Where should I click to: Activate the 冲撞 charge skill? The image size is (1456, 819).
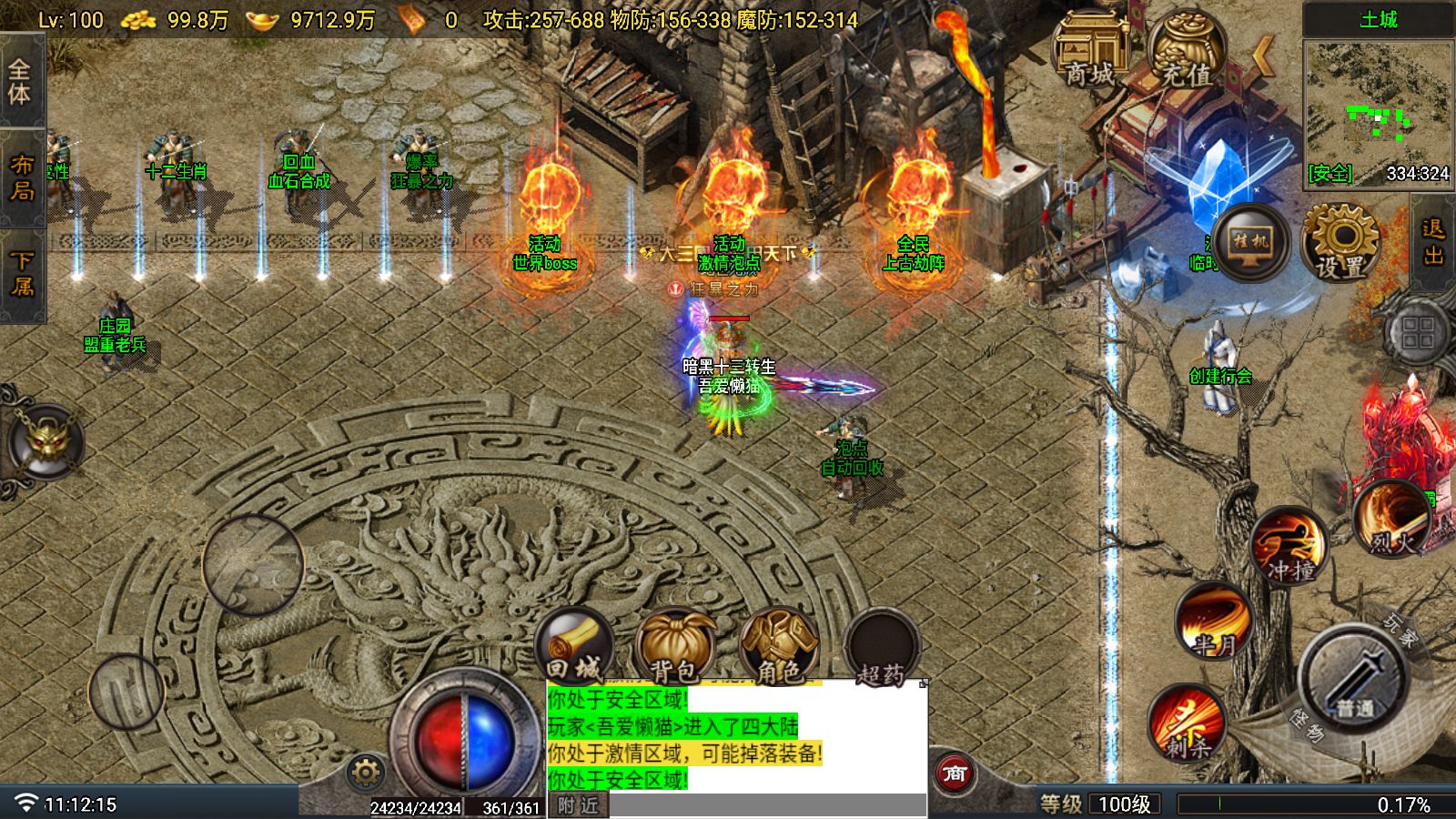pyautogui.click(x=1289, y=547)
